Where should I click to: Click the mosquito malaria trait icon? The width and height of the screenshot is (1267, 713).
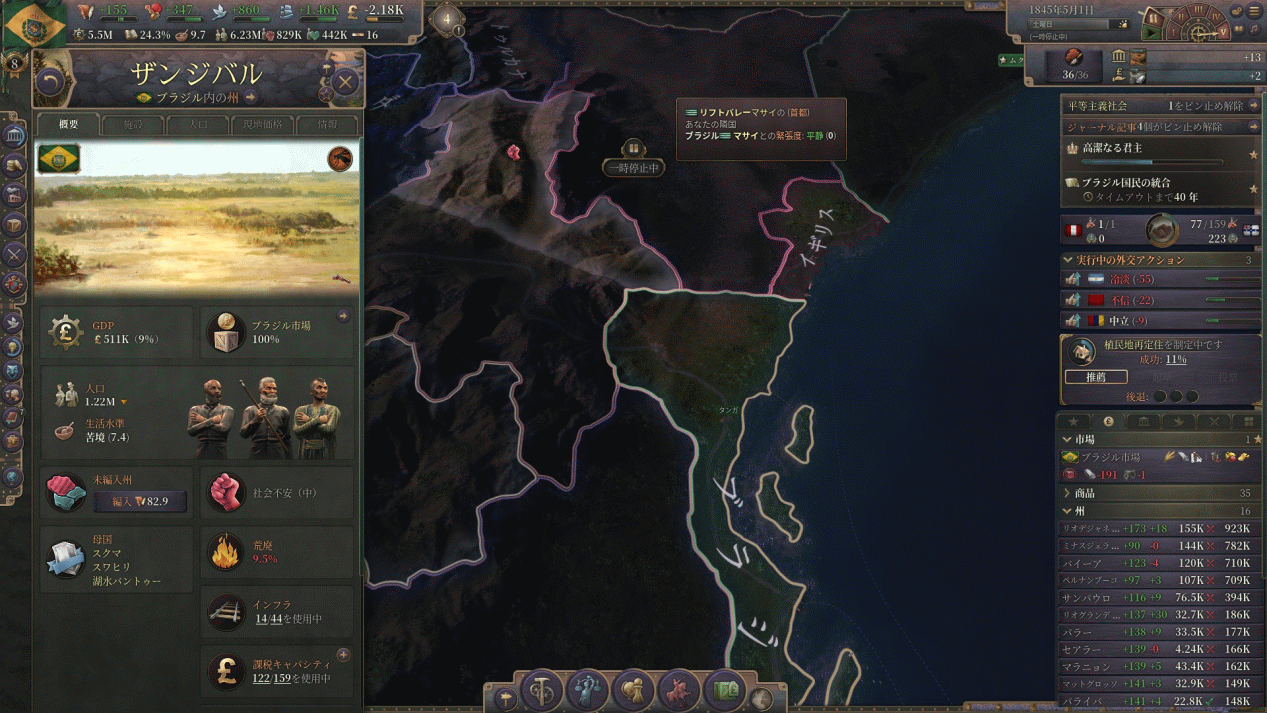[x=341, y=158]
